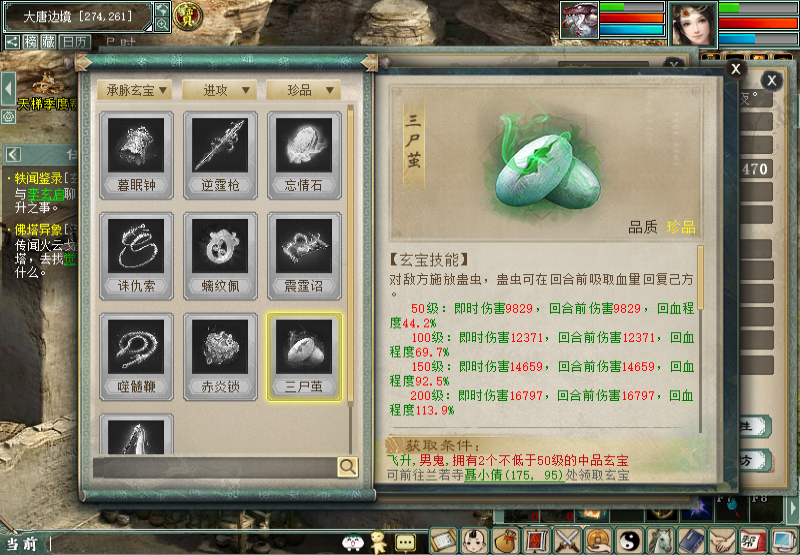Click the magnifier search button

pos(347,466)
